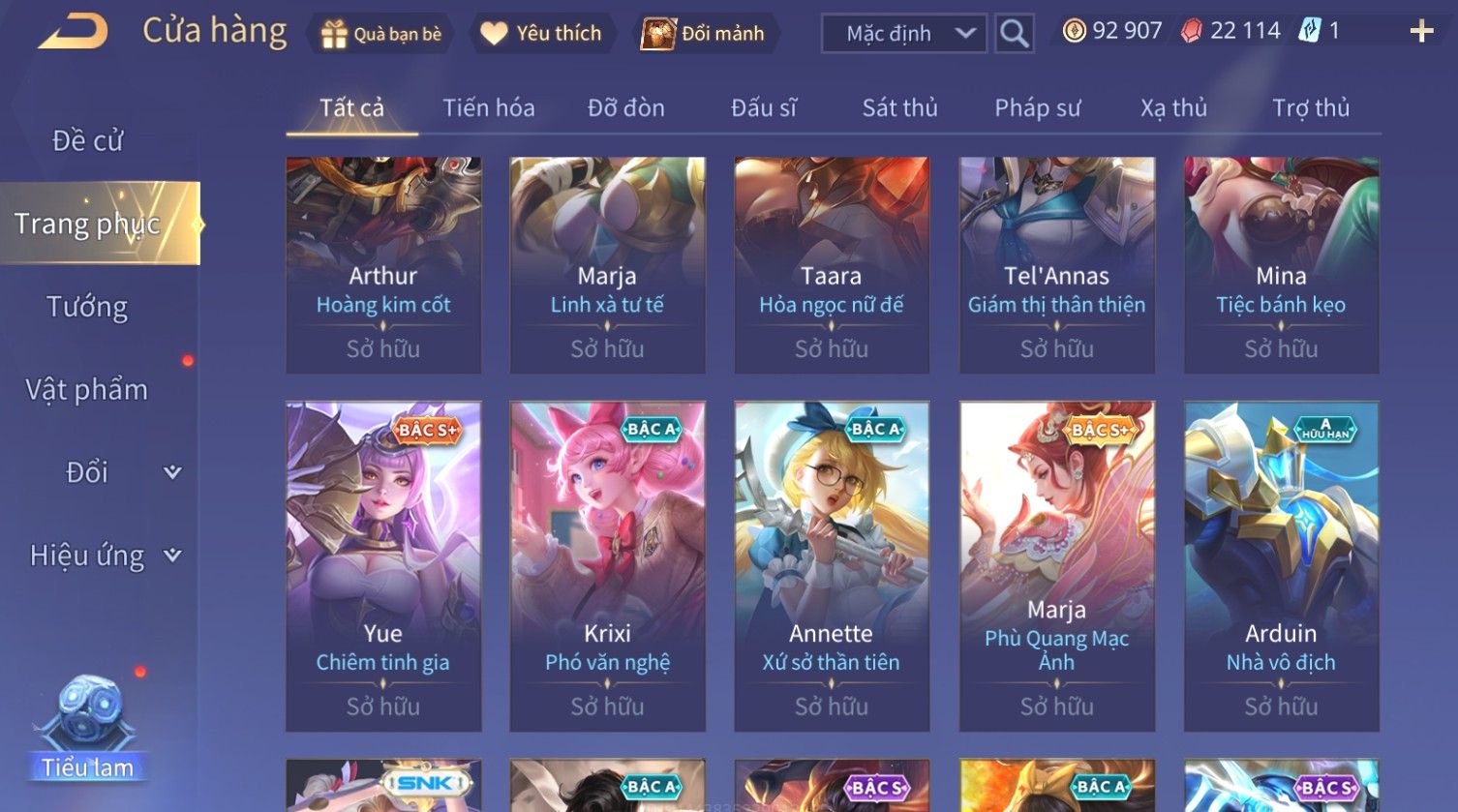This screenshot has width=1458, height=812.
Task: Select Yue Chiêm tinh gia skin card
Action: click(x=383, y=566)
